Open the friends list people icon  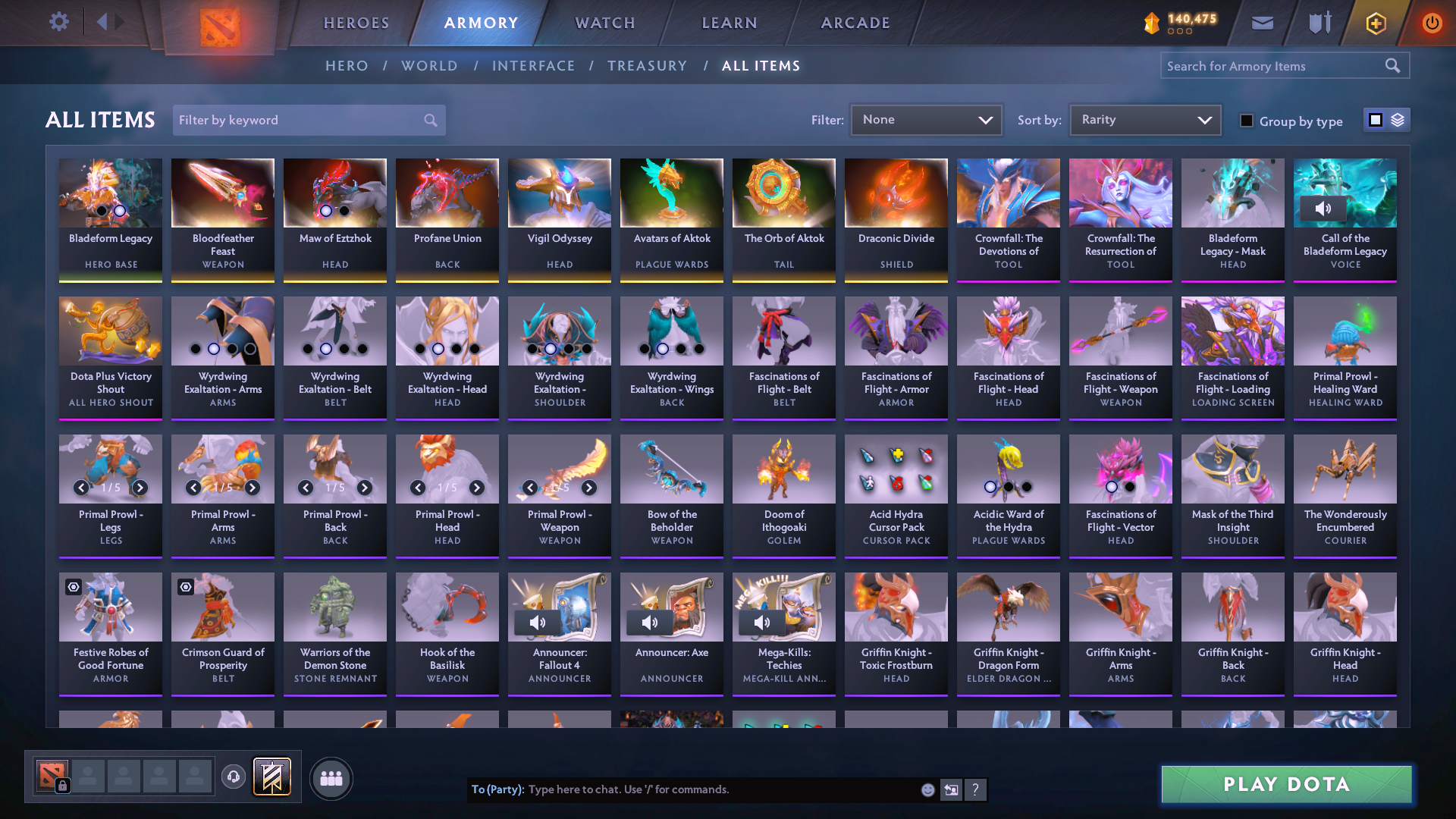(331, 778)
